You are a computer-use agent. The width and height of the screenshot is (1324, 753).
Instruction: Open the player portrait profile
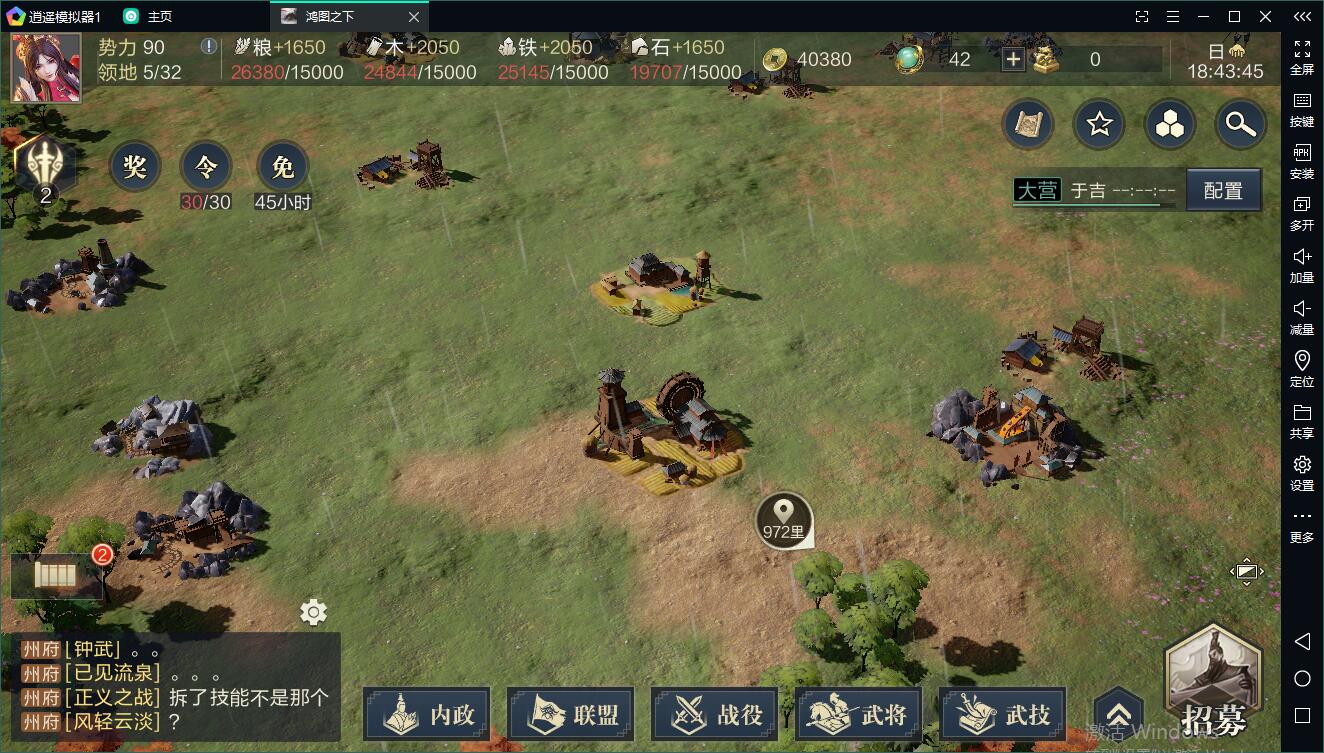[46, 68]
